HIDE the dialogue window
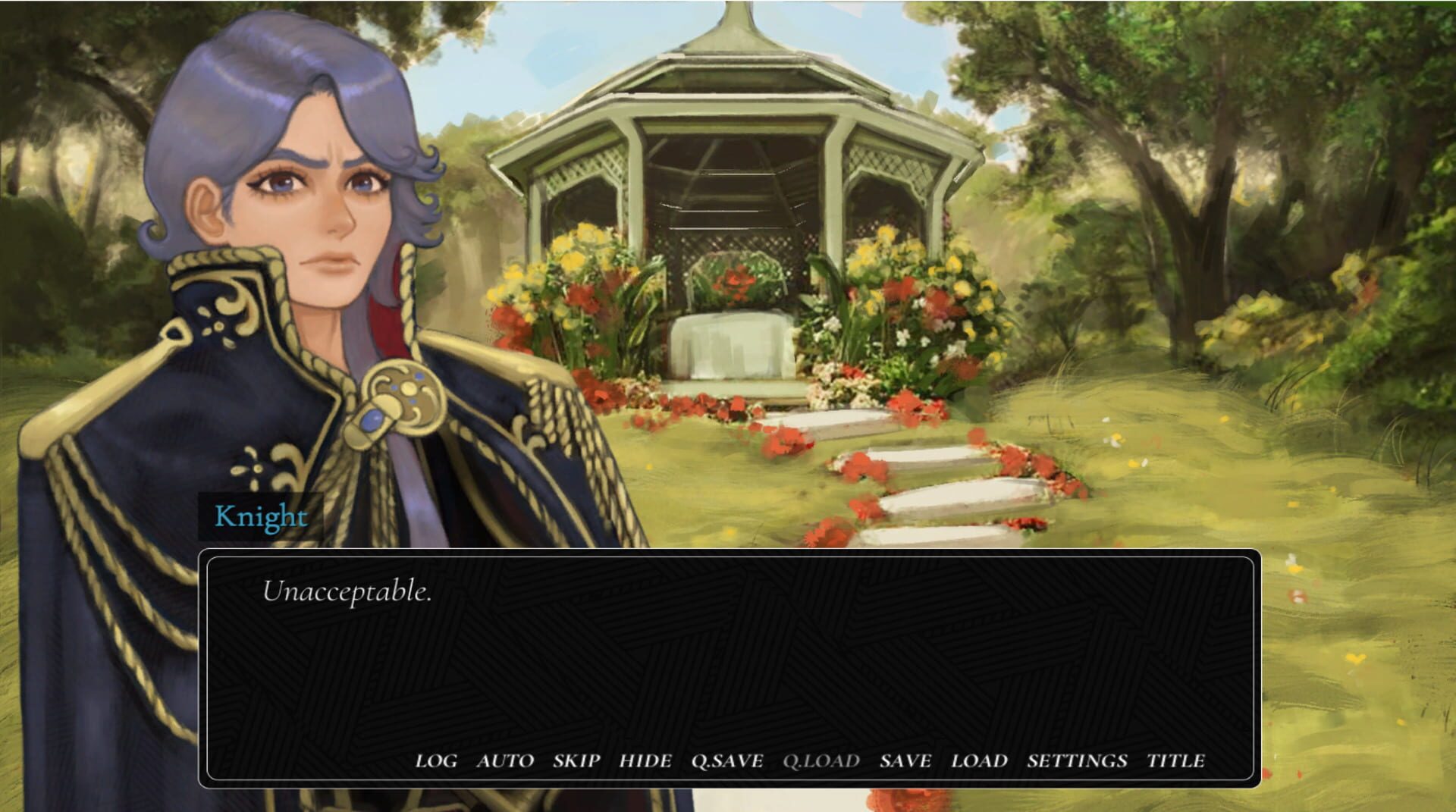Viewport: 1456px width, 812px height. (x=645, y=761)
